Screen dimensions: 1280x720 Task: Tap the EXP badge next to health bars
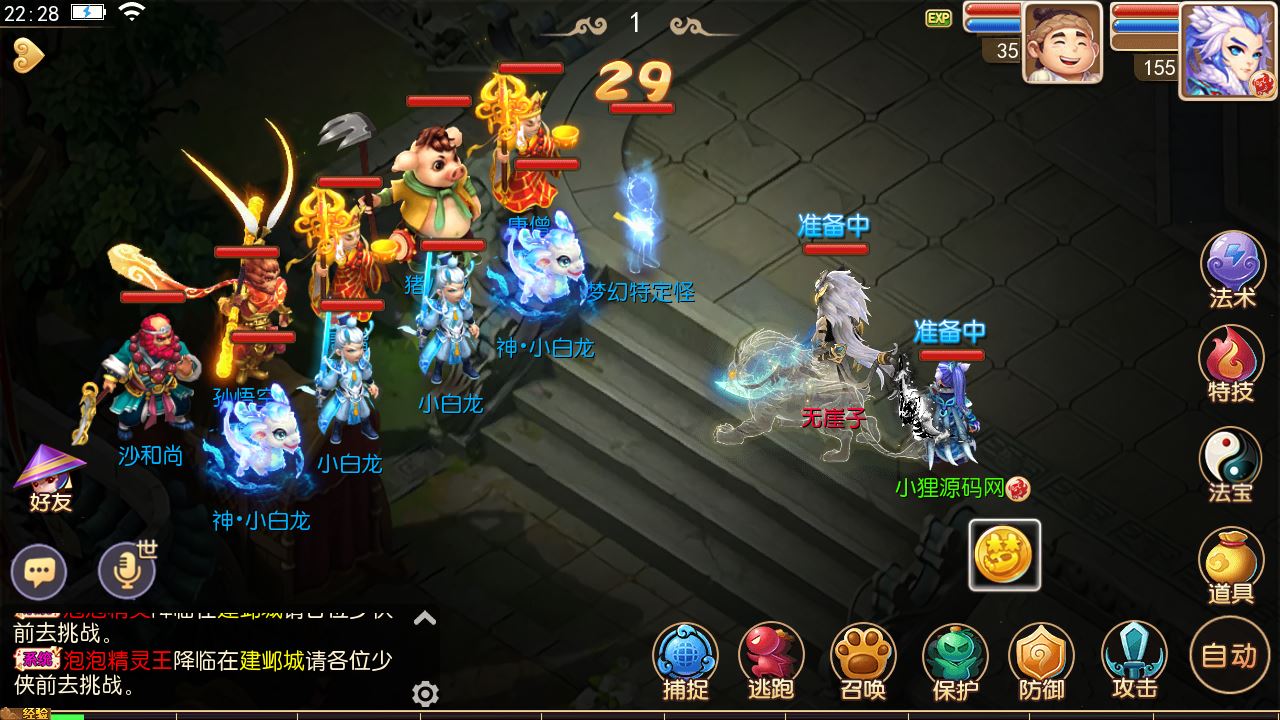click(938, 18)
